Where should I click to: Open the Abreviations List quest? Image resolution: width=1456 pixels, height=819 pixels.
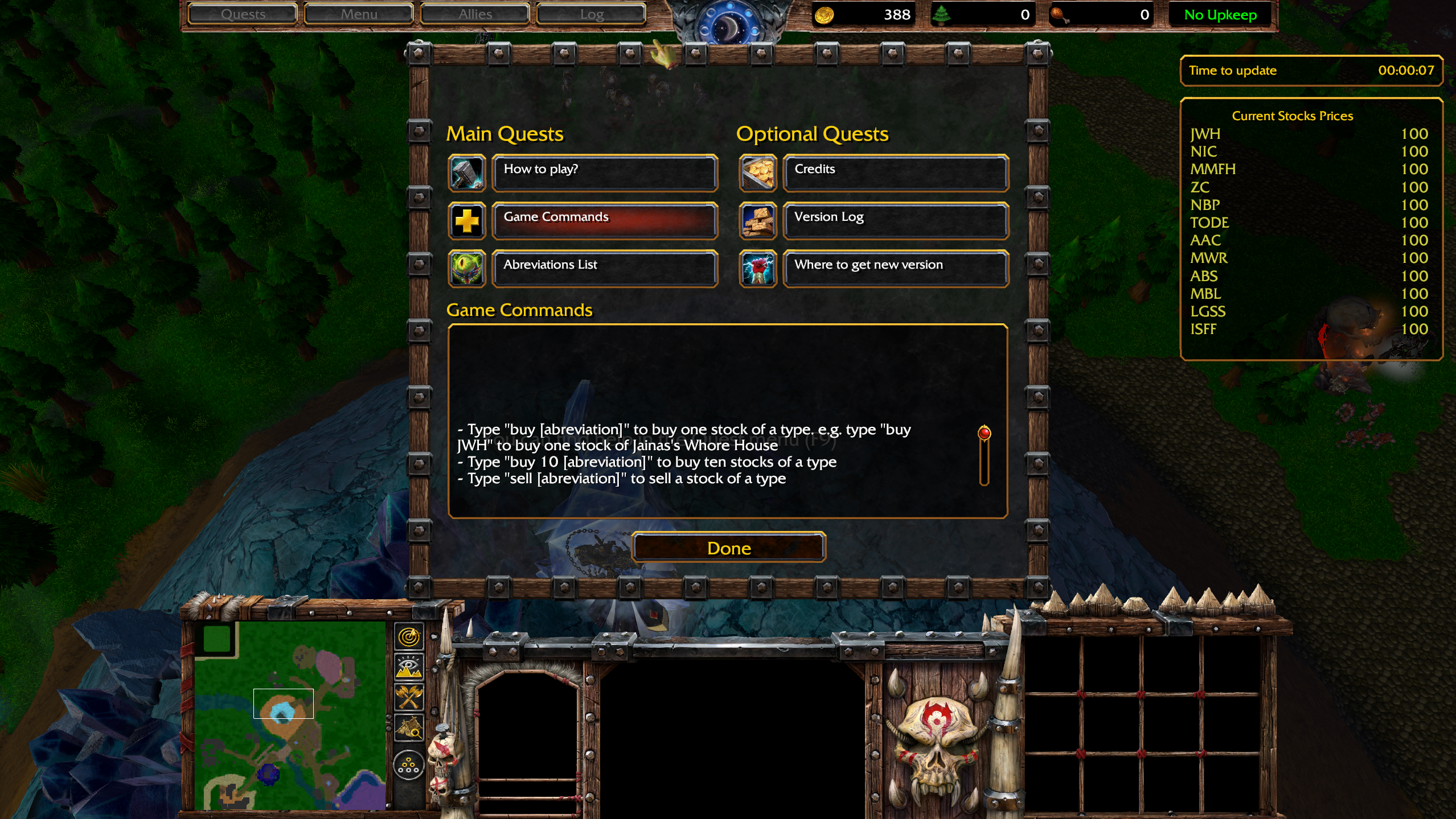604,268
